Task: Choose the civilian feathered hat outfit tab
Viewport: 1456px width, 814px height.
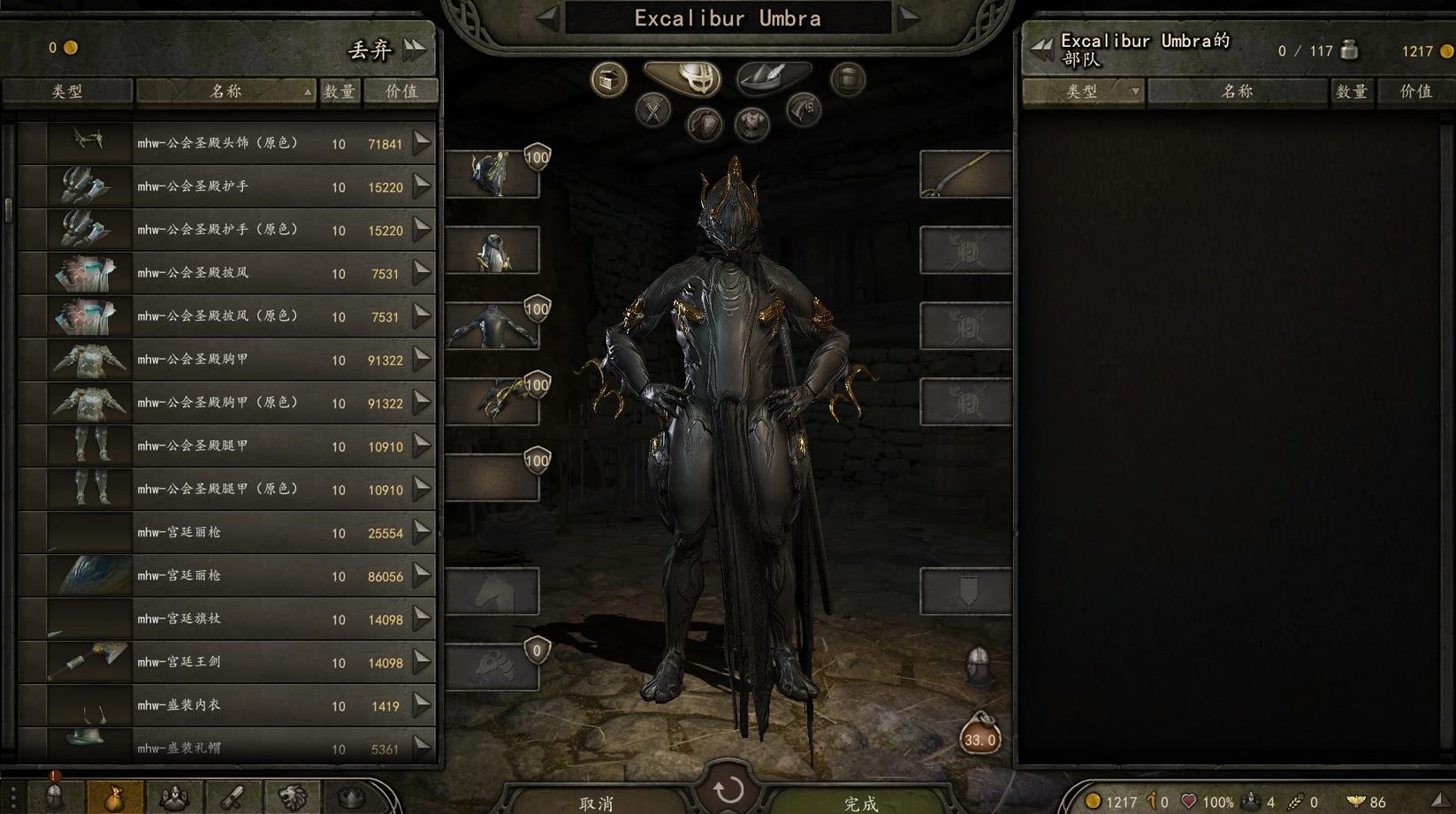Action: coord(772,78)
